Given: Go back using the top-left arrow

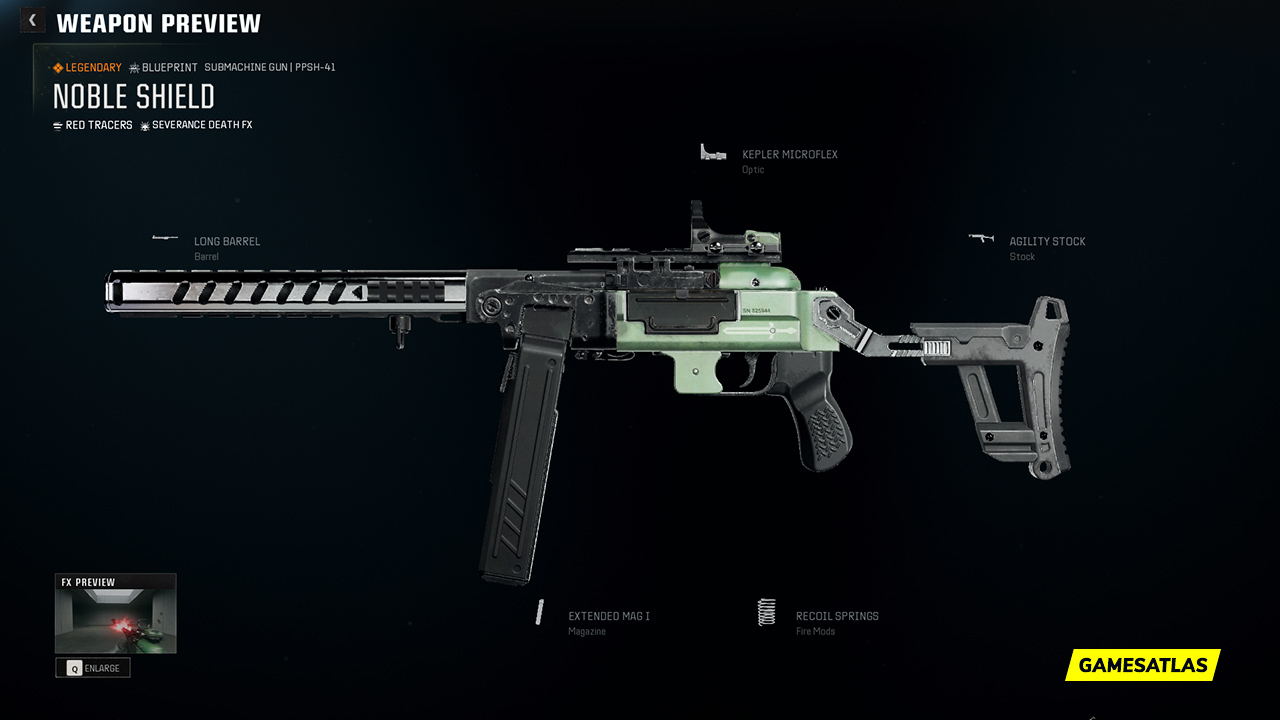Looking at the screenshot, I should coord(32,20).
